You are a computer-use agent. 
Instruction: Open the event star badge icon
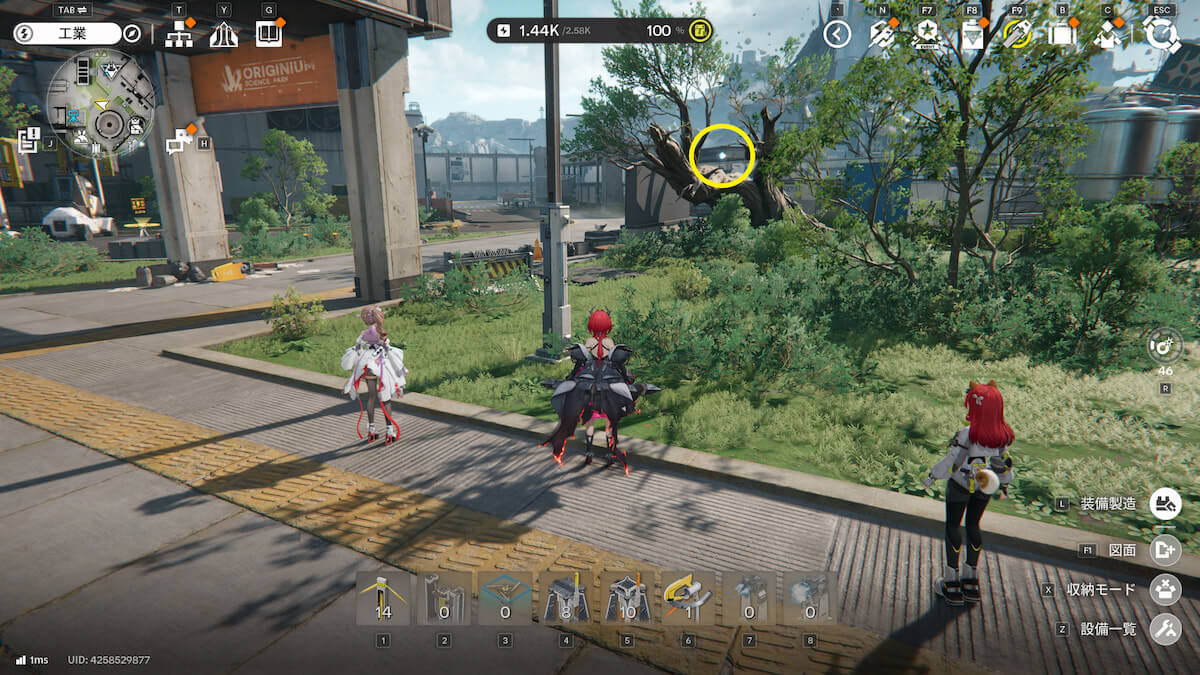coord(927,34)
